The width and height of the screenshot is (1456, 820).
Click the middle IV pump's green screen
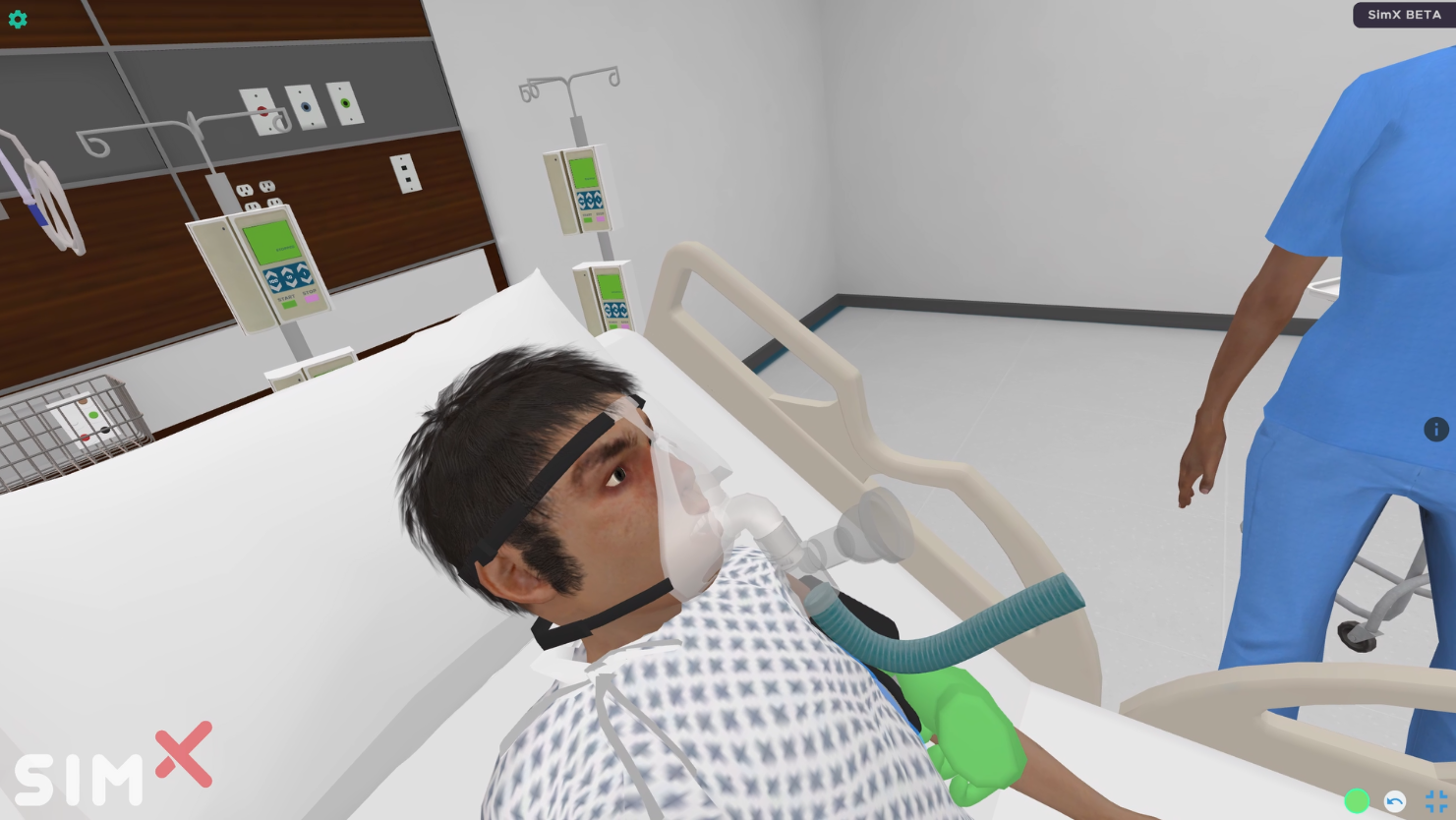[584, 173]
